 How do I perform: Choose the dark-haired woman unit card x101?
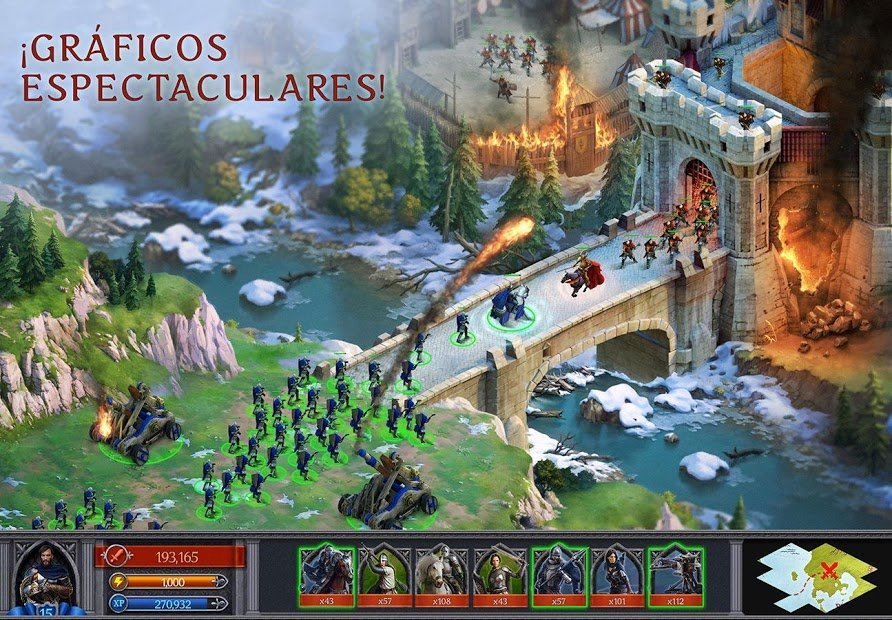coord(616,574)
